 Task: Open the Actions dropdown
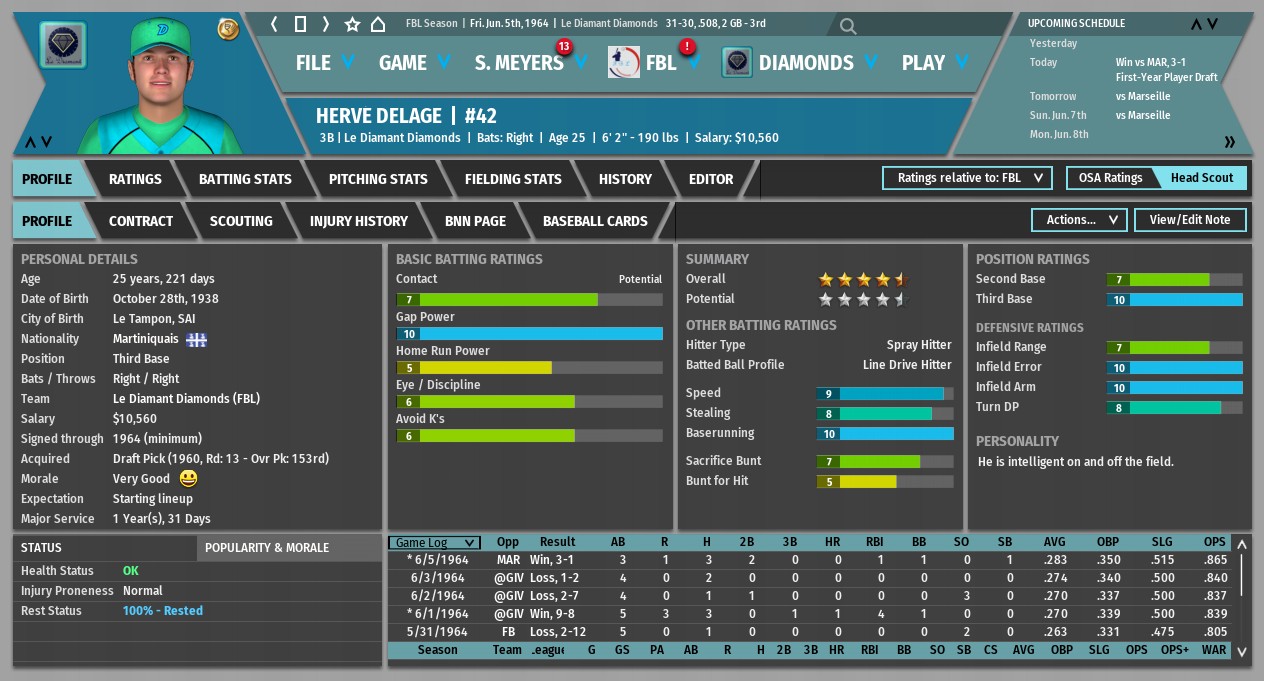[x=1079, y=220]
